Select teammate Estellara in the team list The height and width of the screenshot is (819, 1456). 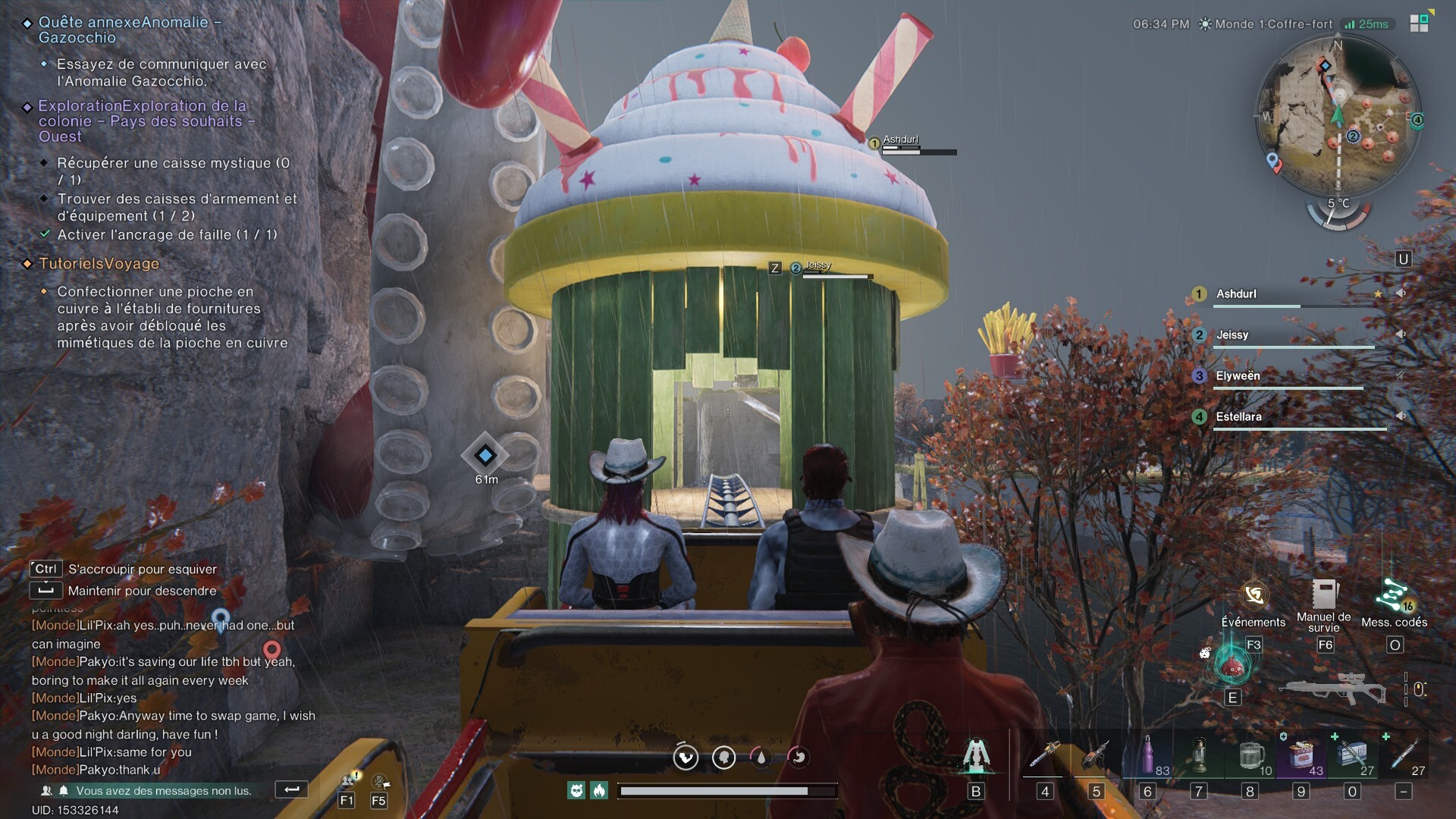tap(1238, 417)
